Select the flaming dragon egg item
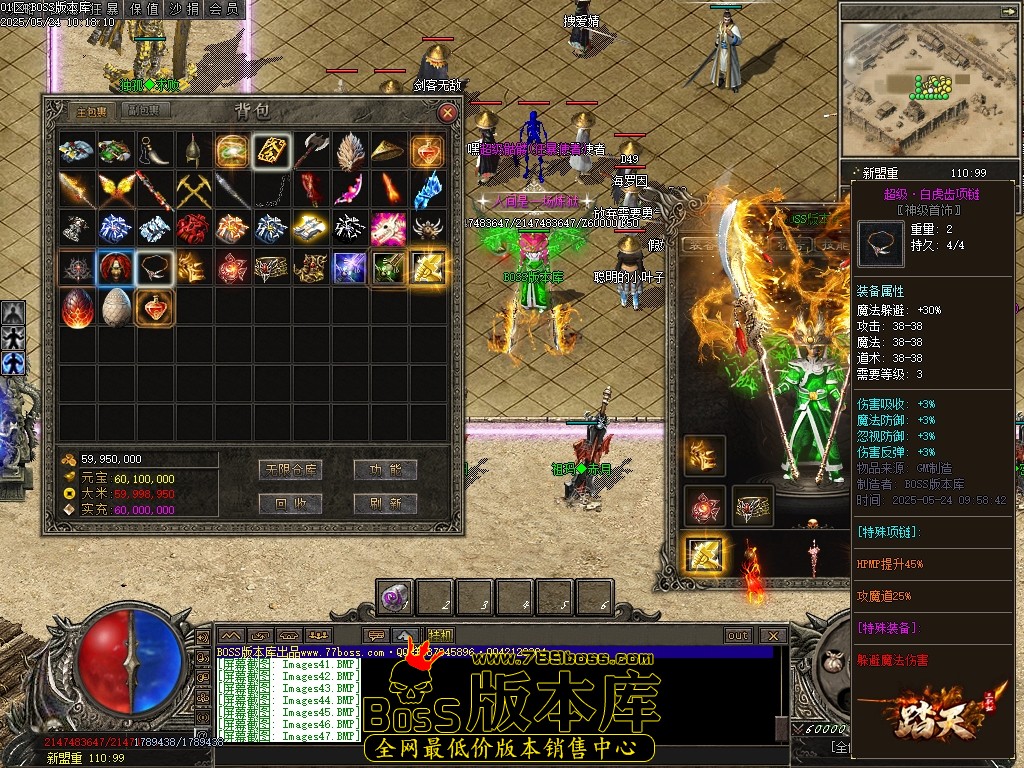 click(77, 307)
